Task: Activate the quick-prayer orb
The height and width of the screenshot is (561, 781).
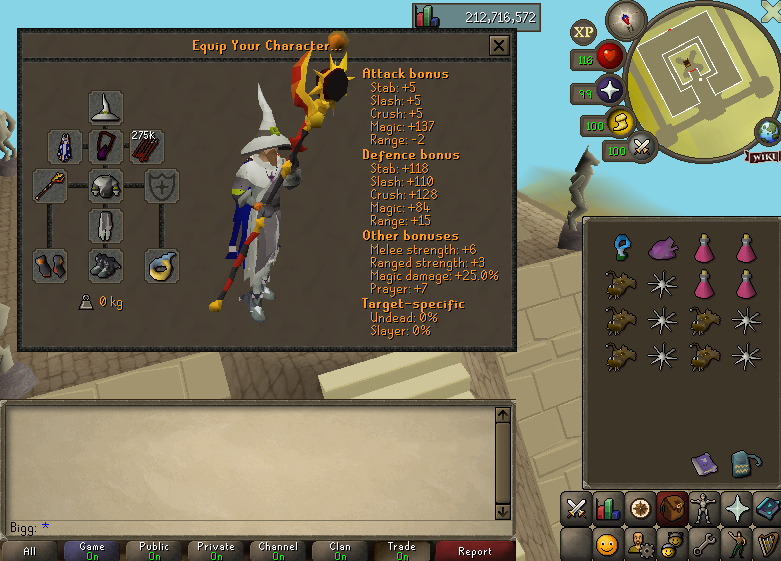Action: (610, 92)
